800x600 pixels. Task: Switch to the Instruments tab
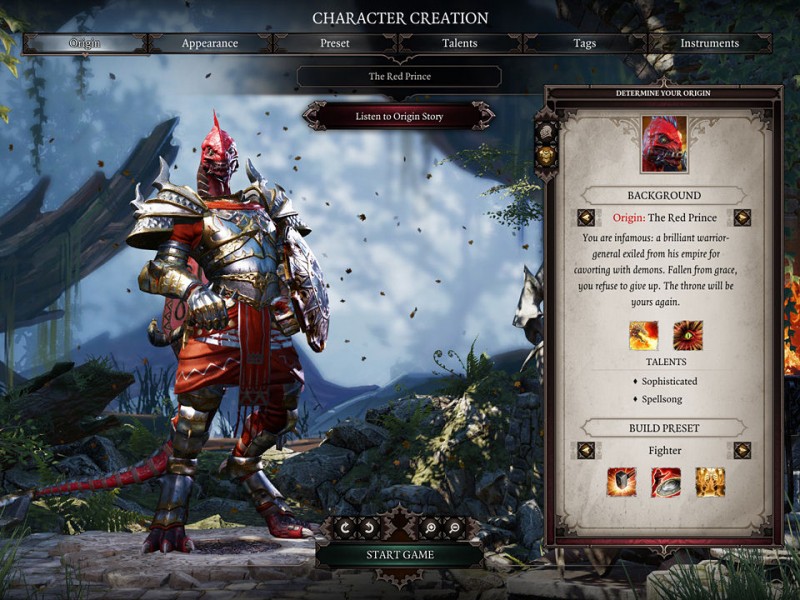(x=710, y=43)
